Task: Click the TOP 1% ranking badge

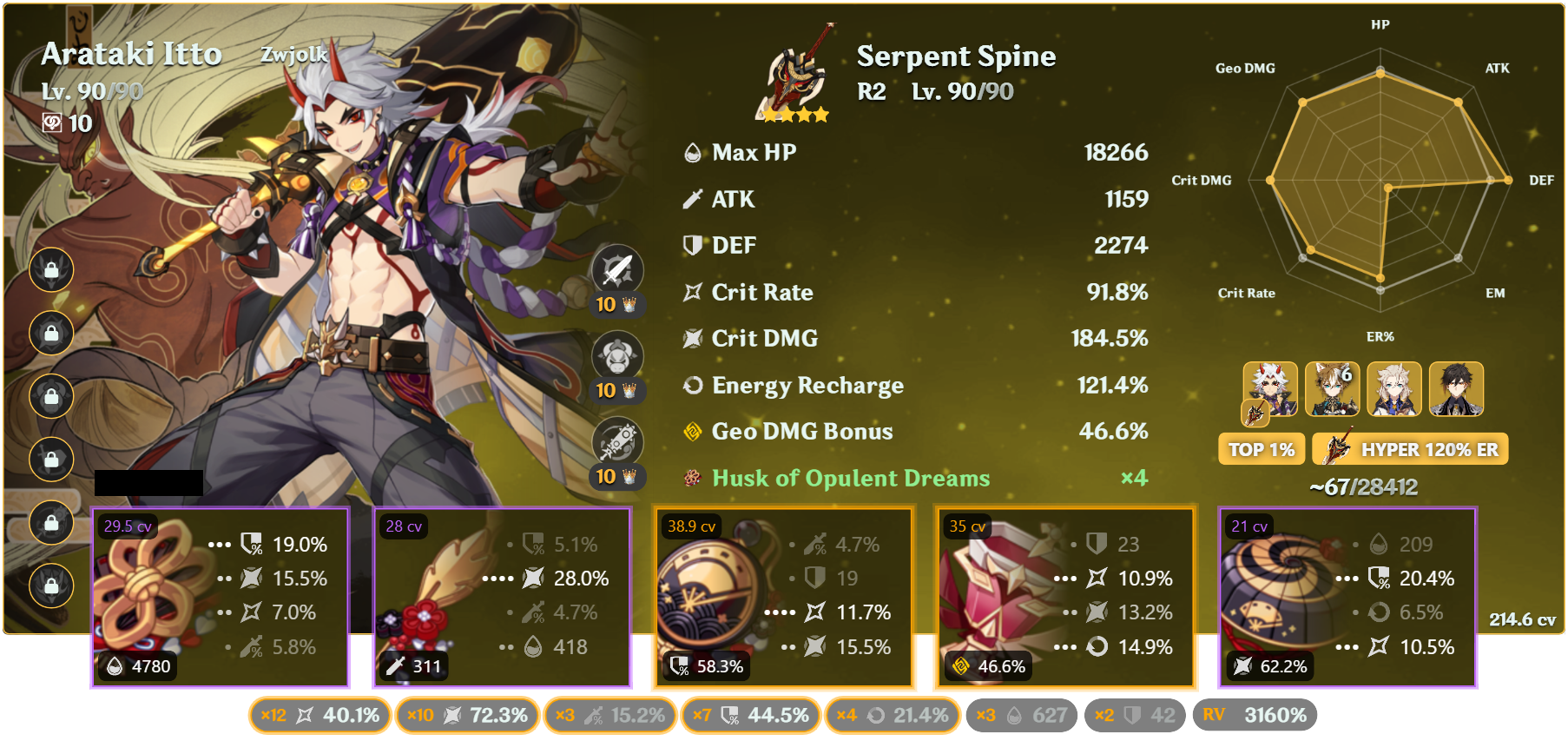Action: [1261, 449]
